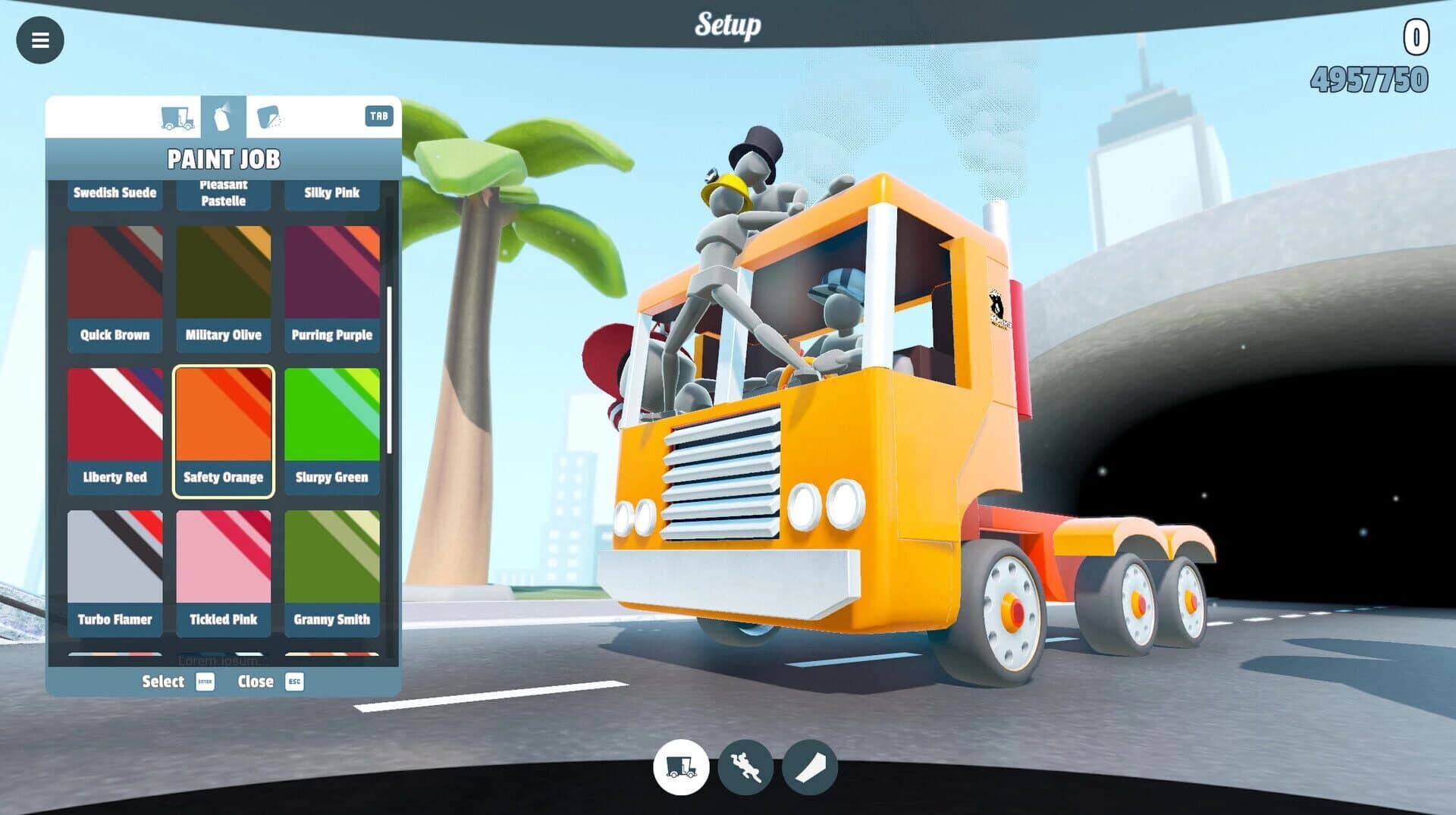Pick the Military Olive paint swatch
This screenshot has width=1456, height=815.
(x=223, y=287)
